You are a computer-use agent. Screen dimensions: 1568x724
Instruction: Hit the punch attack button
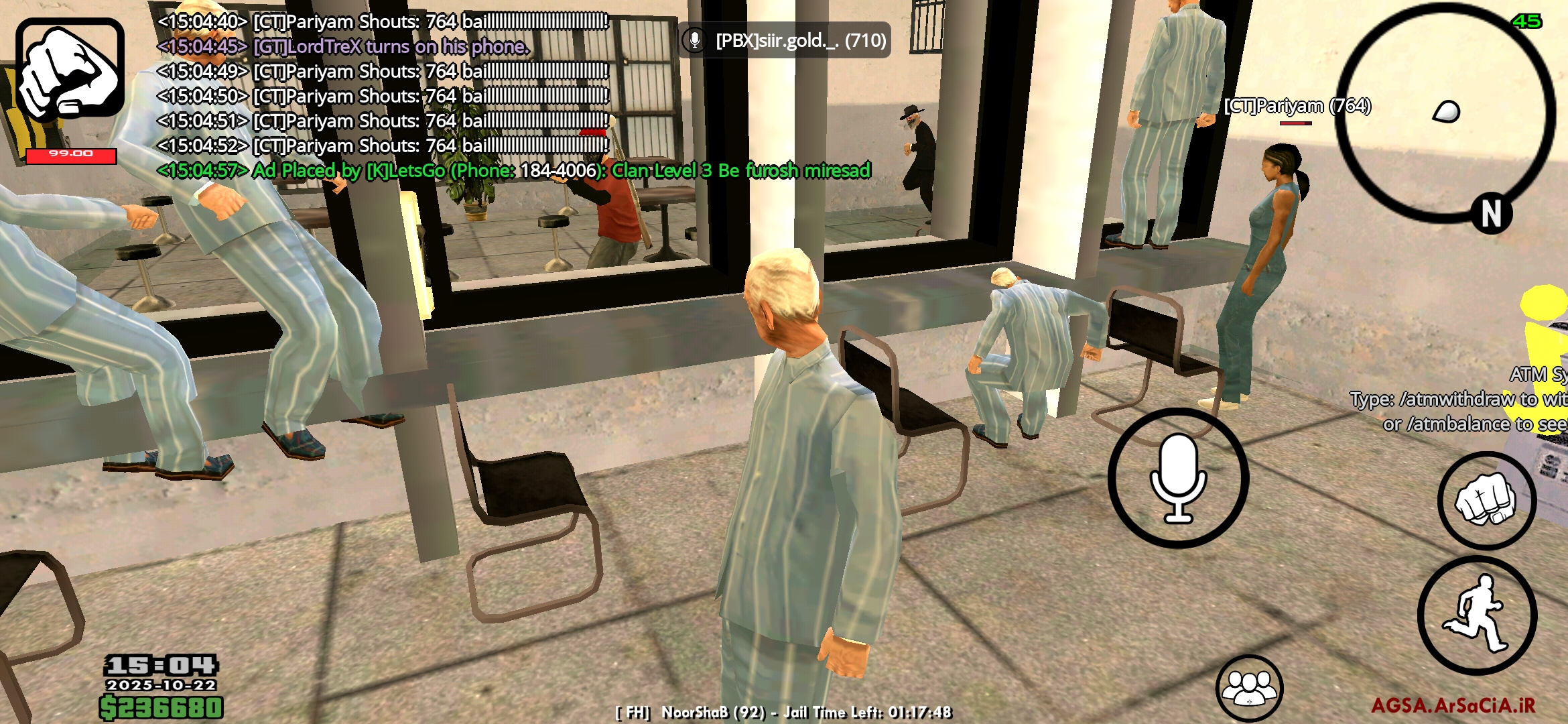[1486, 500]
